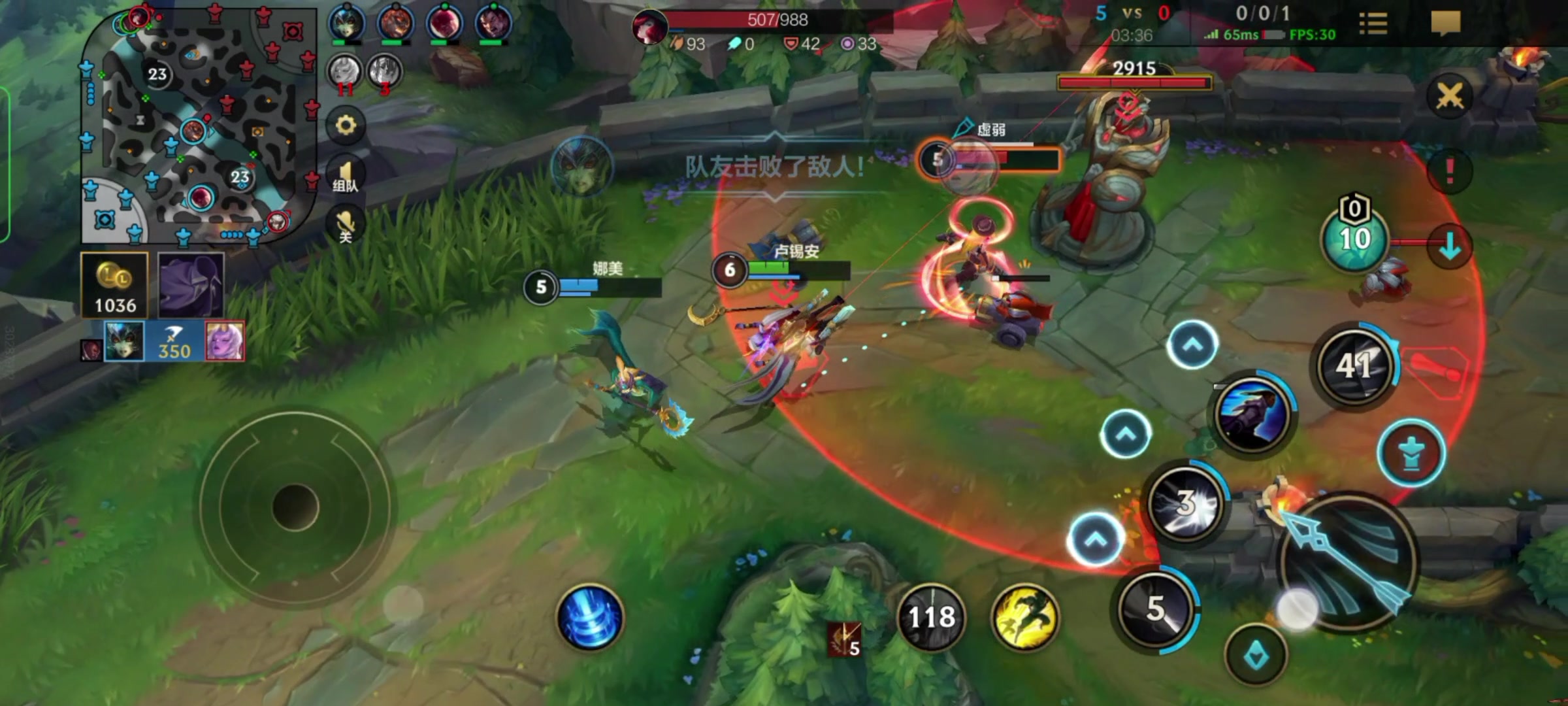Tap the crossed swords button
The image size is (1568, 706).
(1449, 96)
